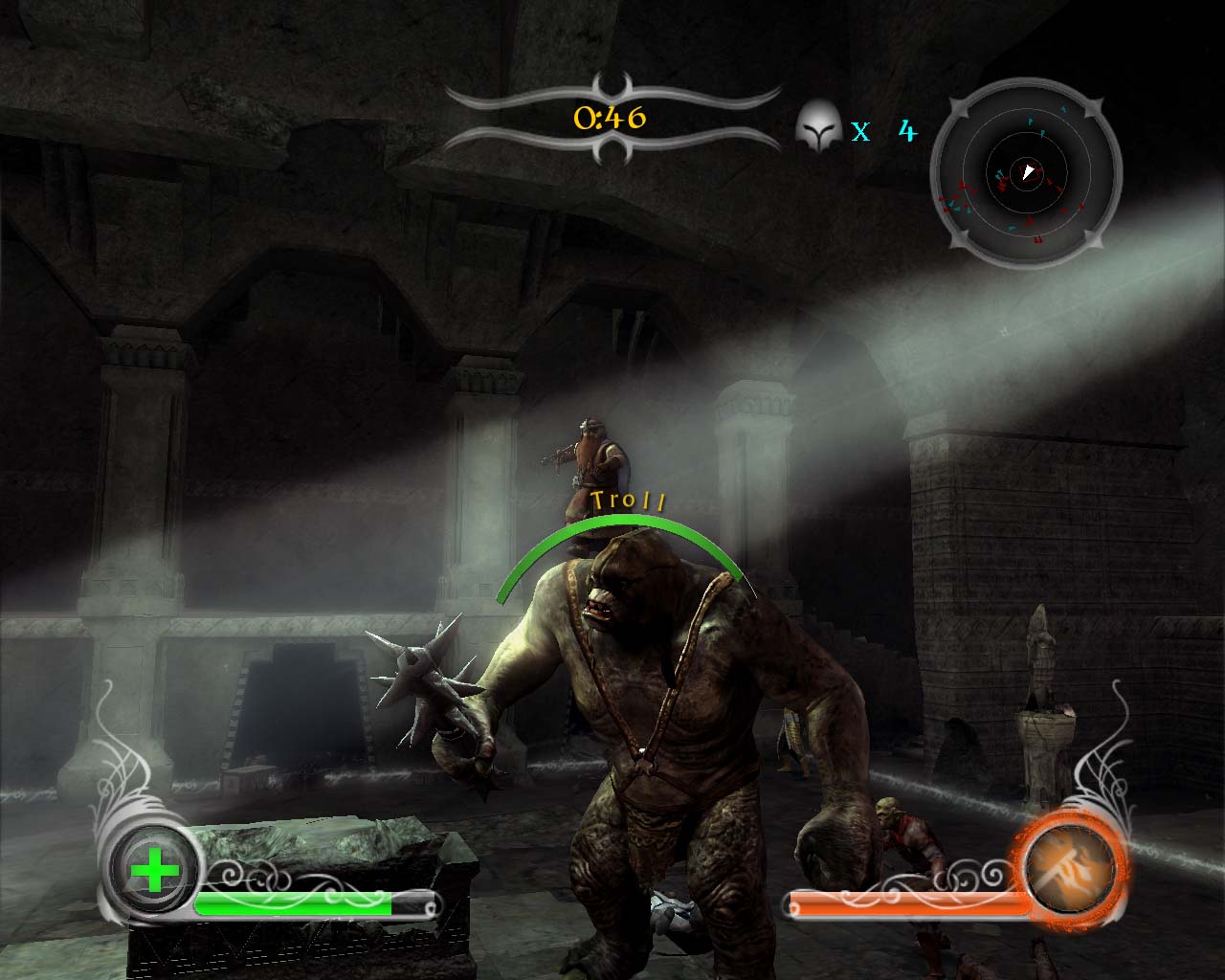Select the green cross health icon
Viewport: 1225px width, 980px height.
click(154, 871)
